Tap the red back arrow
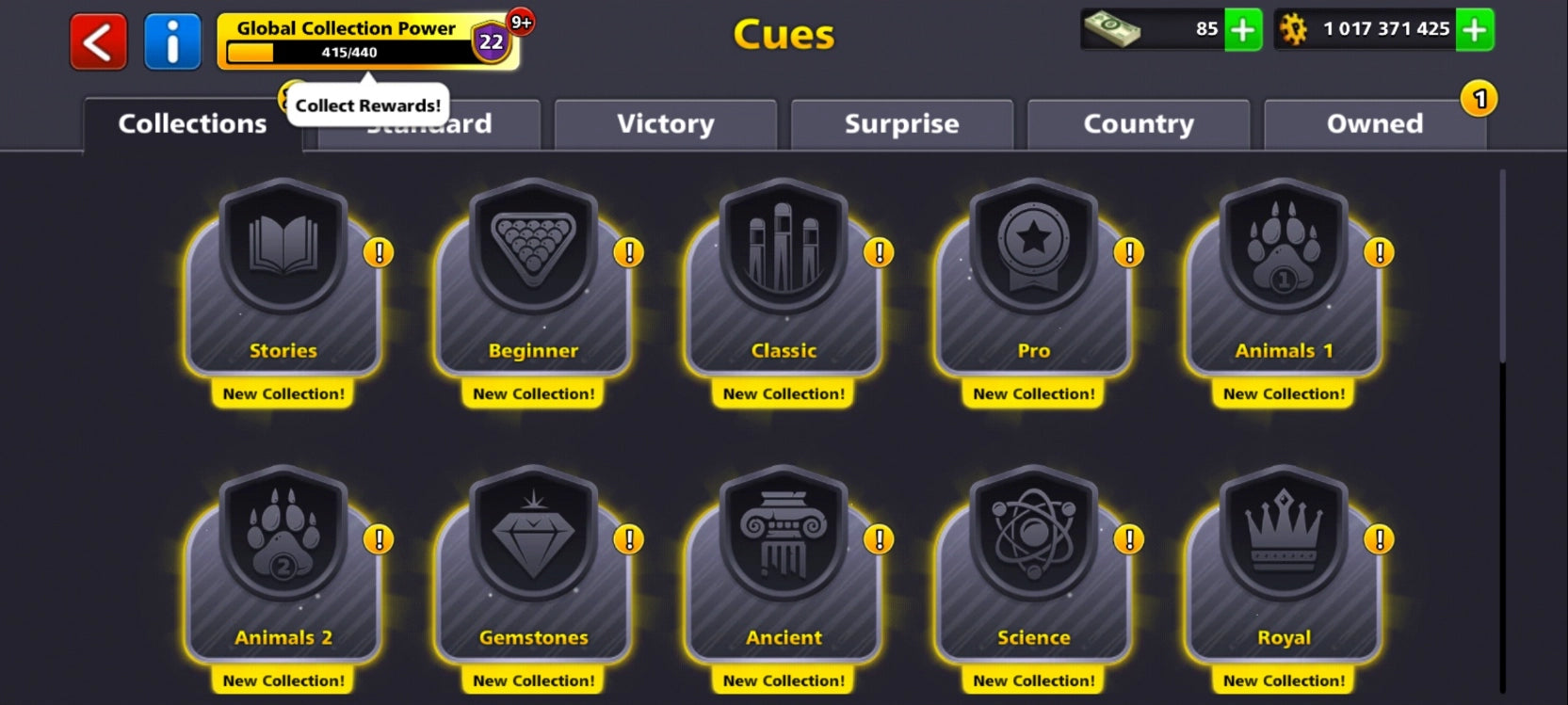The width and height of the screenshot is (1568, 705). pos(97,39)
